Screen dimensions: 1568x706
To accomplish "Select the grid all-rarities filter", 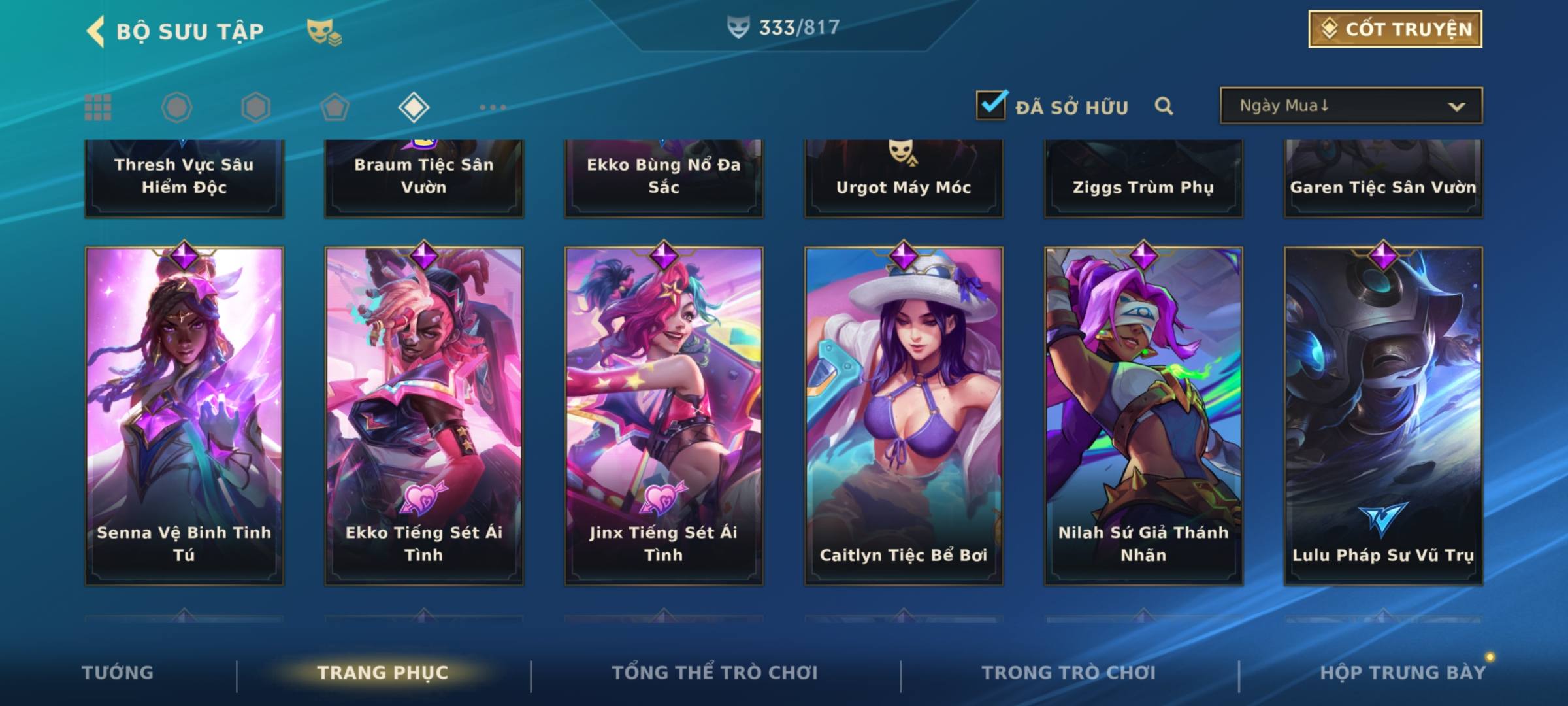I will click(x=98, y=107).
